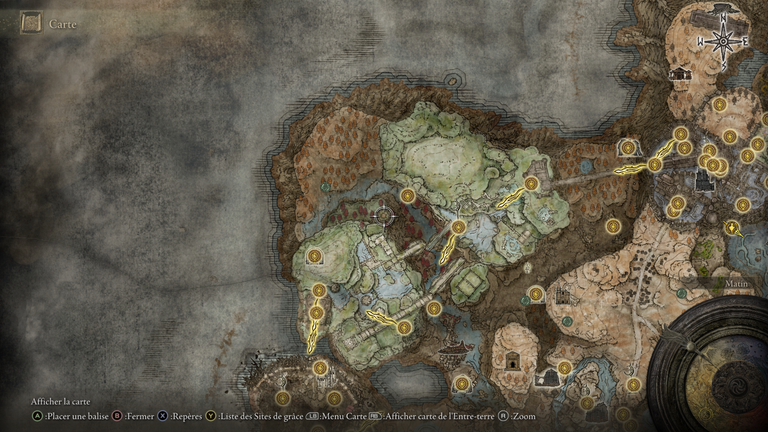Screen dimensions: 768x432
Task: Select the cave doorway icon on the tan island
Action: click(x=511, y=361)
